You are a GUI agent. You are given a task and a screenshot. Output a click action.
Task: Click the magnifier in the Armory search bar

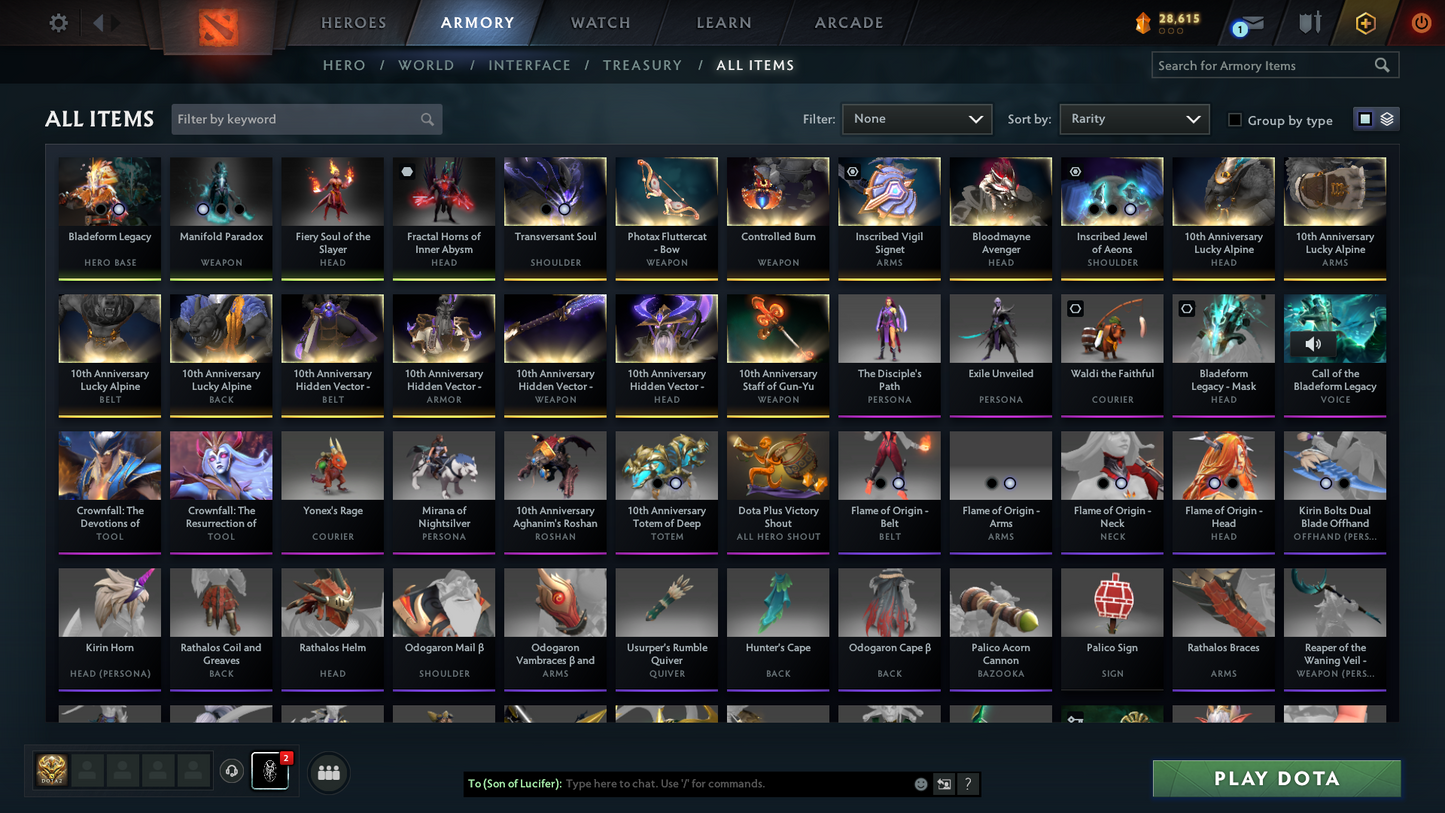click(1382, 65)
